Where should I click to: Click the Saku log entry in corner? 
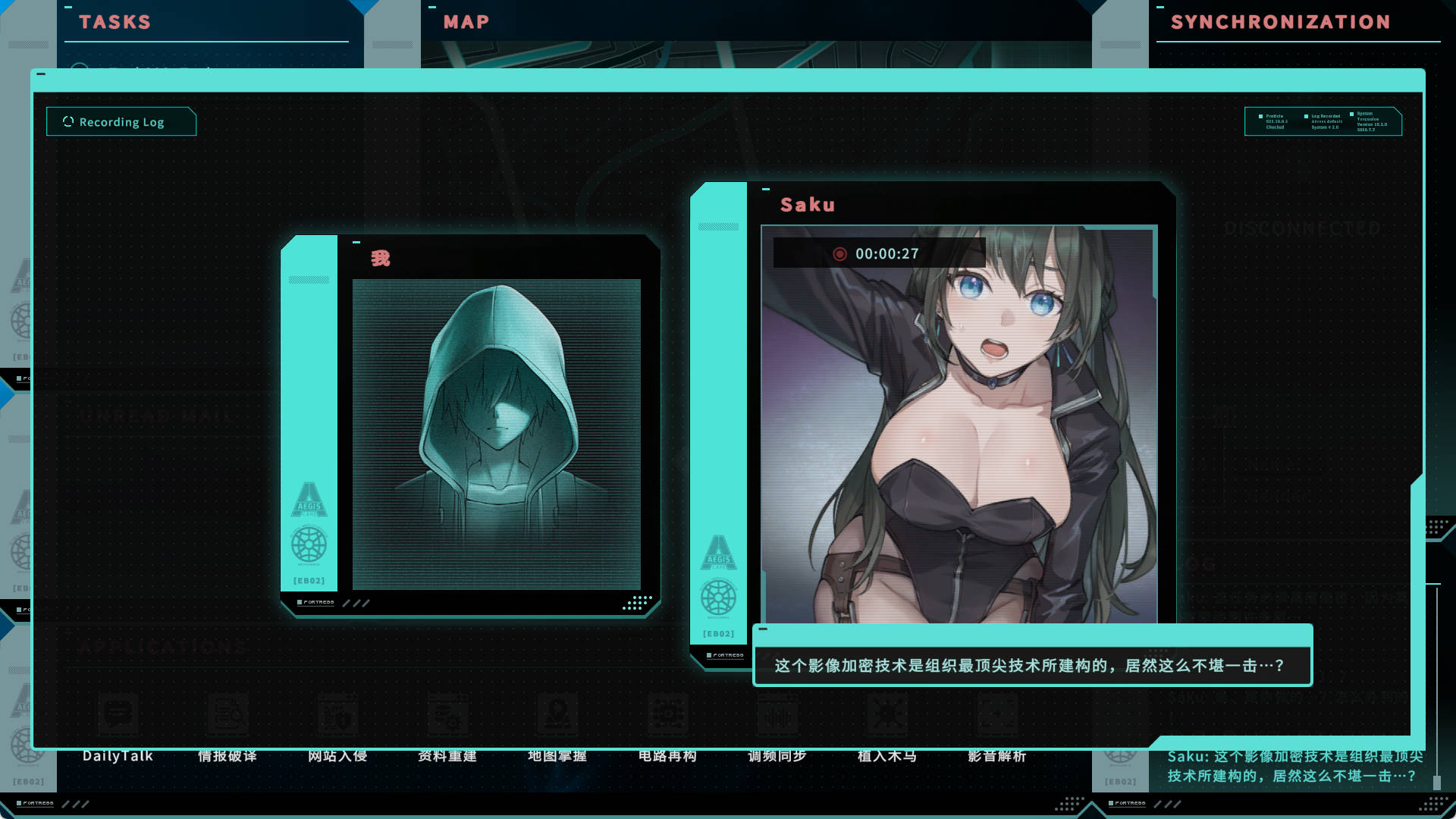click(x=1293, y=766)
